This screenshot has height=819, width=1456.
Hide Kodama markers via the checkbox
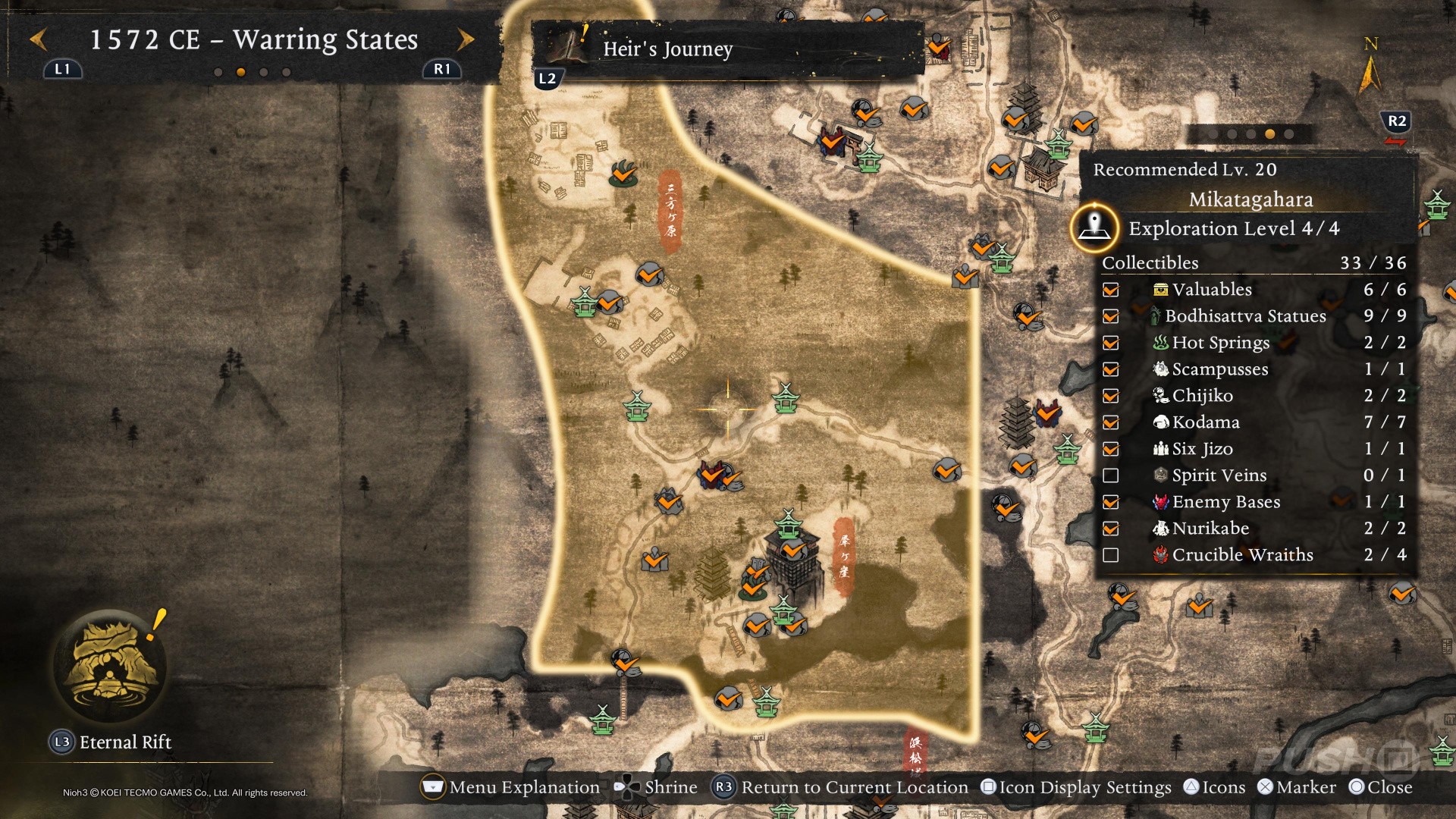click(1111, 422)
